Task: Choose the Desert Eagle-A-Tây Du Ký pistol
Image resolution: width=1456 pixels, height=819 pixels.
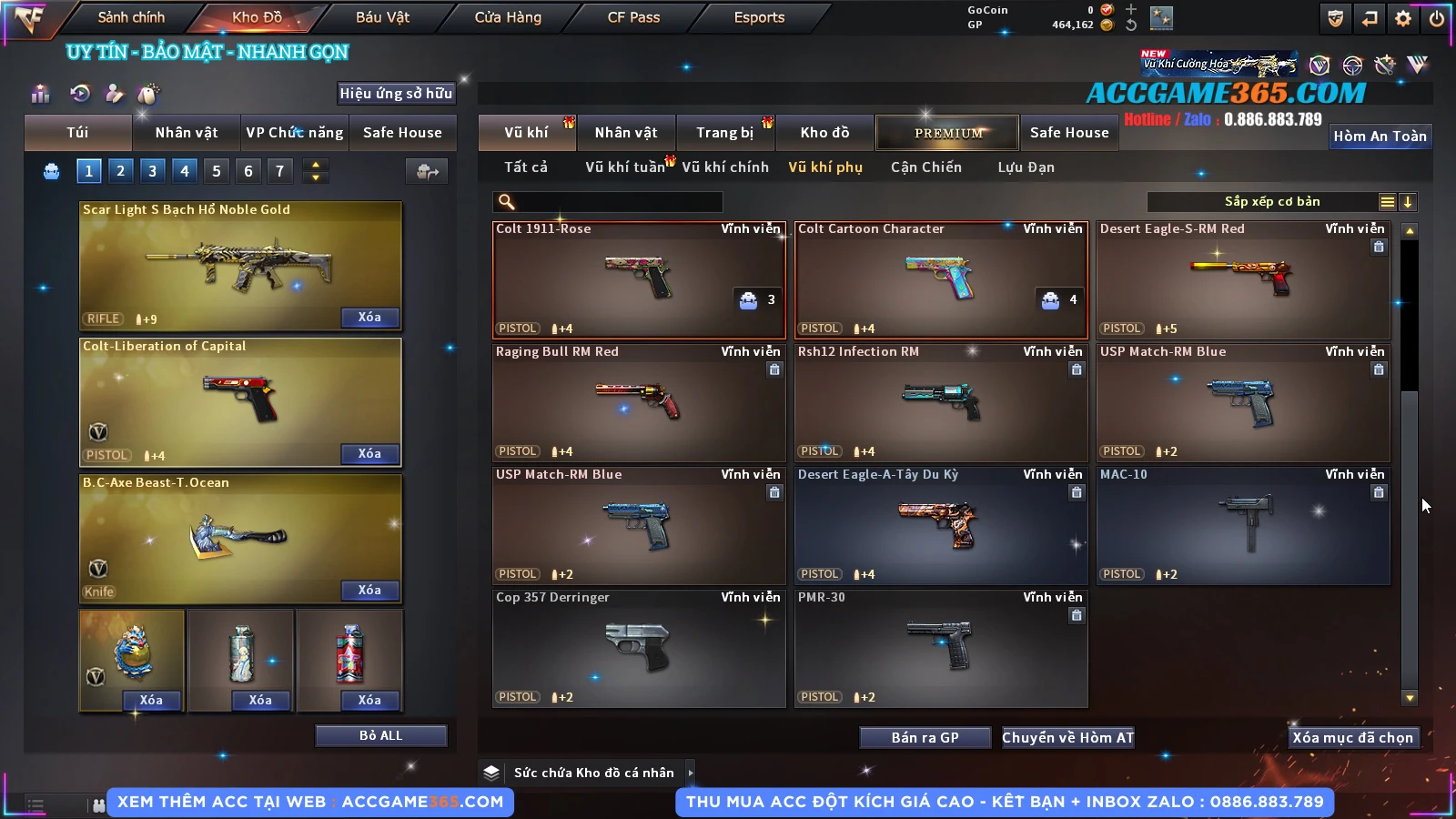Action: click(x=940, y=525)
